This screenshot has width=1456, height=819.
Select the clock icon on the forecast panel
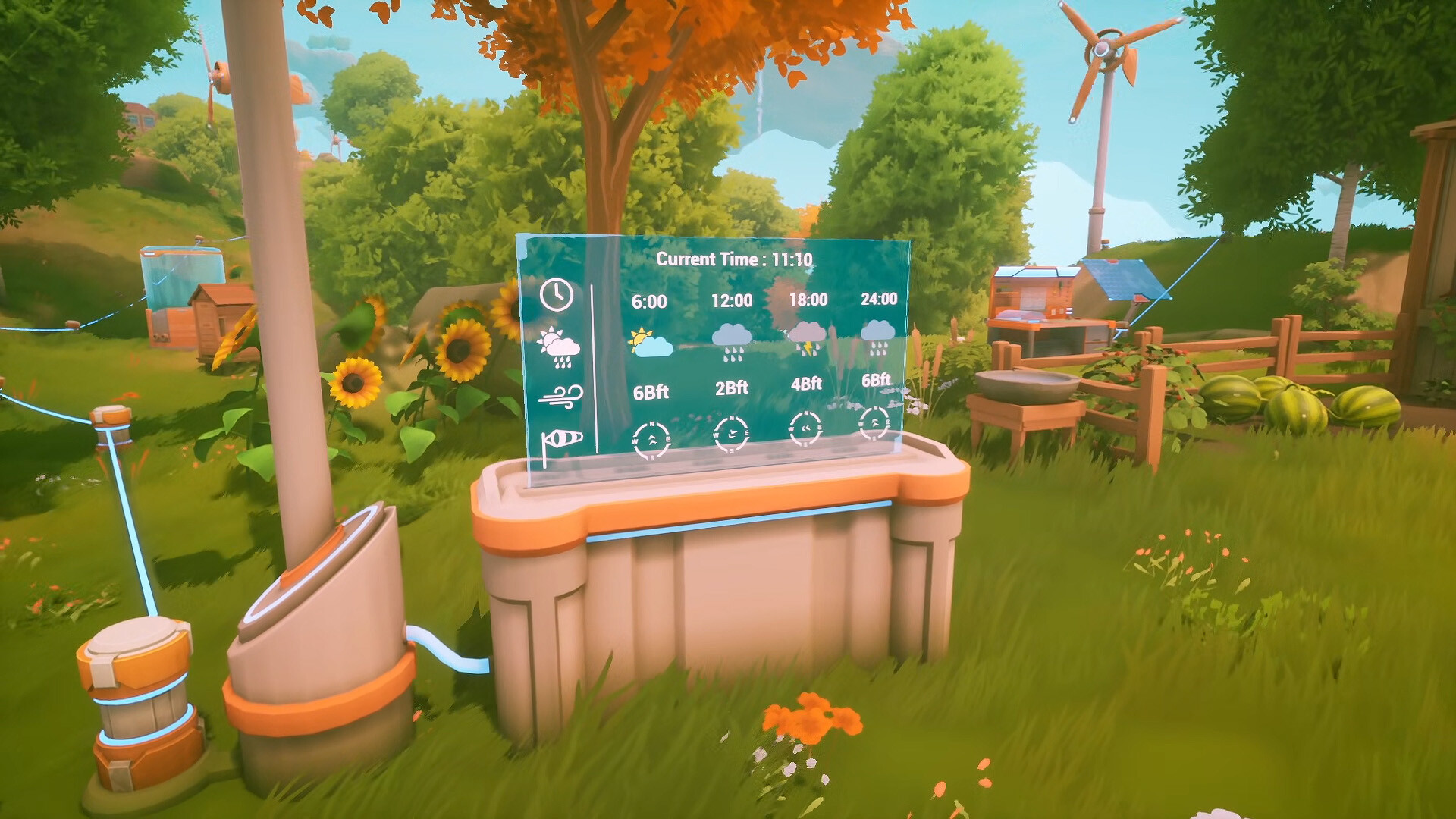click(x=556, y=296)
